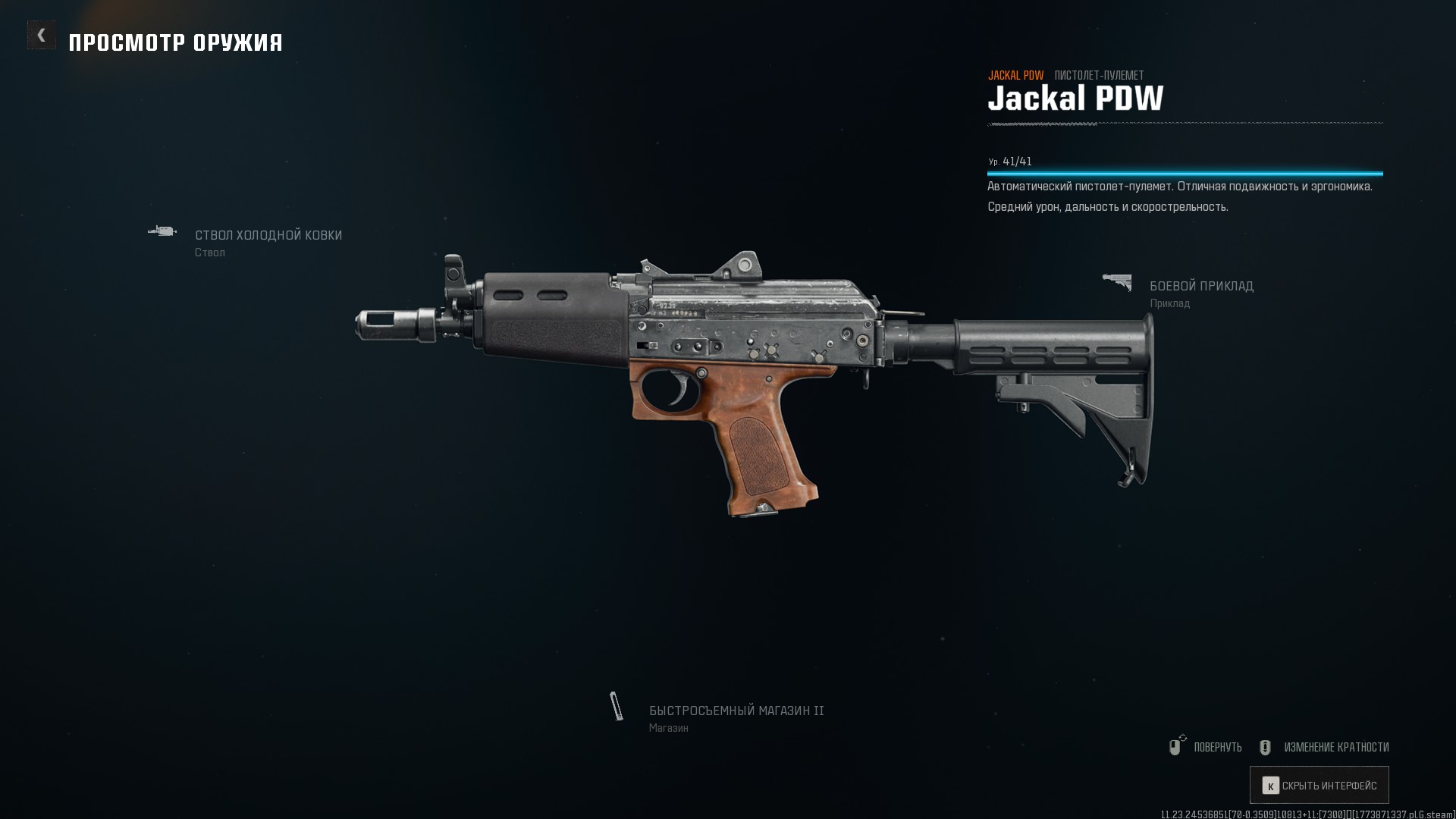
Task: Select the cold-forged barrel attachment (Ствол холодной ковки)
Action: [x=268, y=236]
